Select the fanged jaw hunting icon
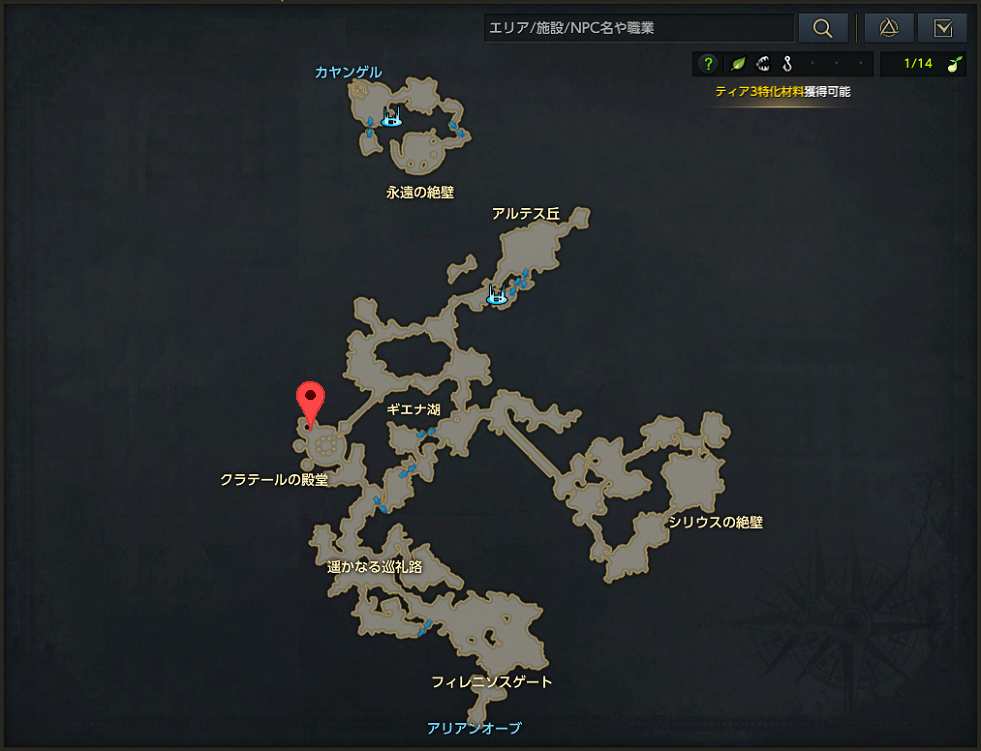Screen dimensions: 981x751 [x=763, y=64]
